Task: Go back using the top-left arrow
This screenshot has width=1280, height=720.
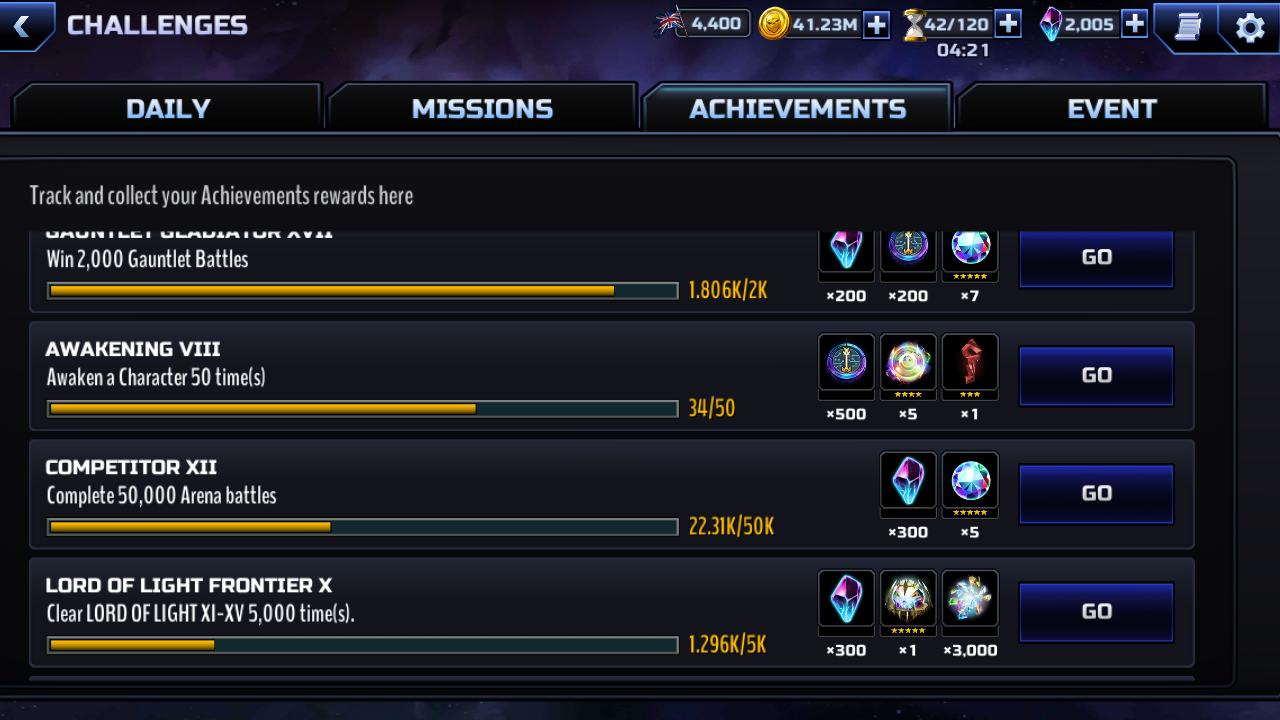Action: pos(24,25)
